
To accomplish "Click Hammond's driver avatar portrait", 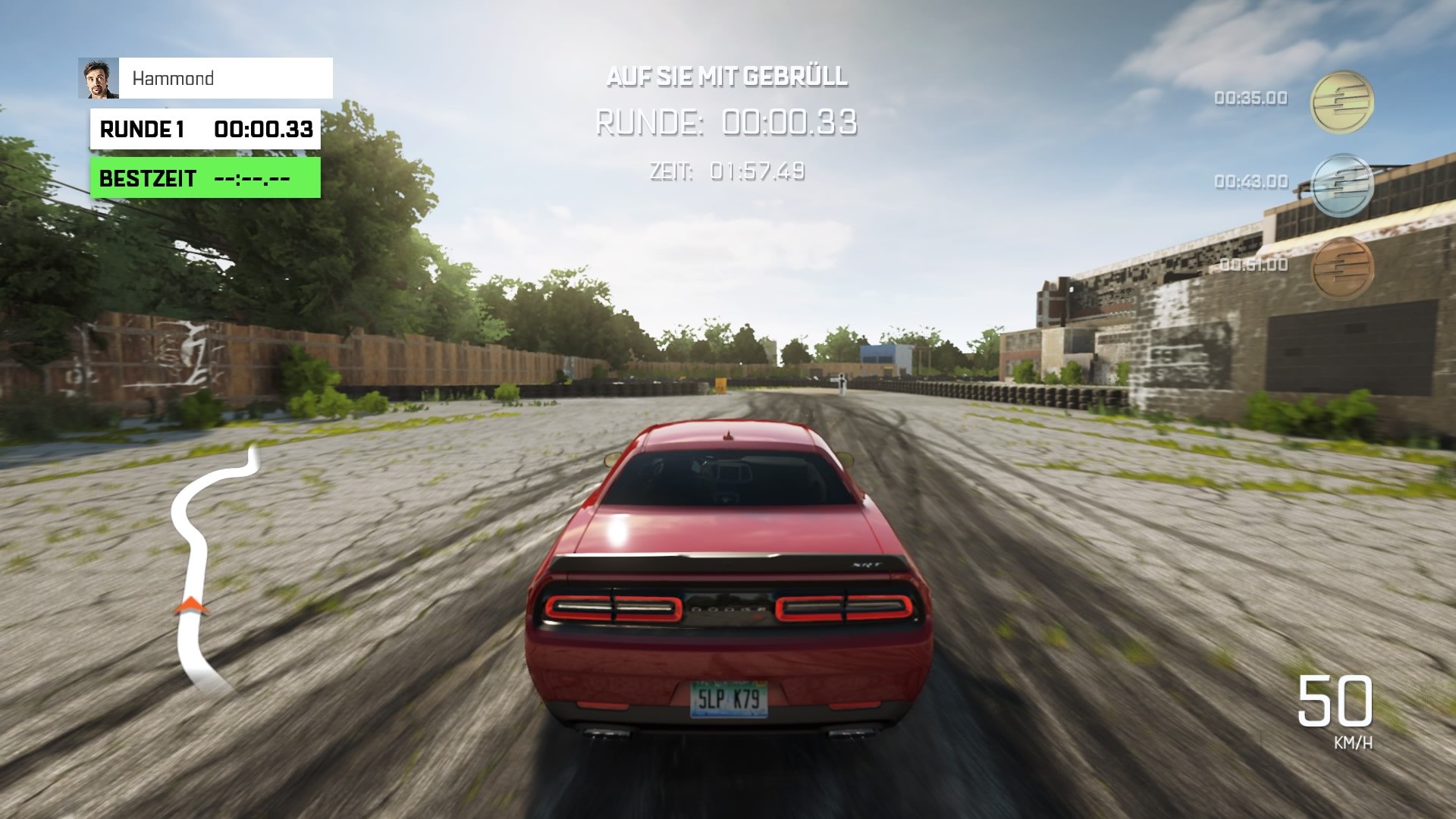I will pyautogui.click(x=99, y=78).
